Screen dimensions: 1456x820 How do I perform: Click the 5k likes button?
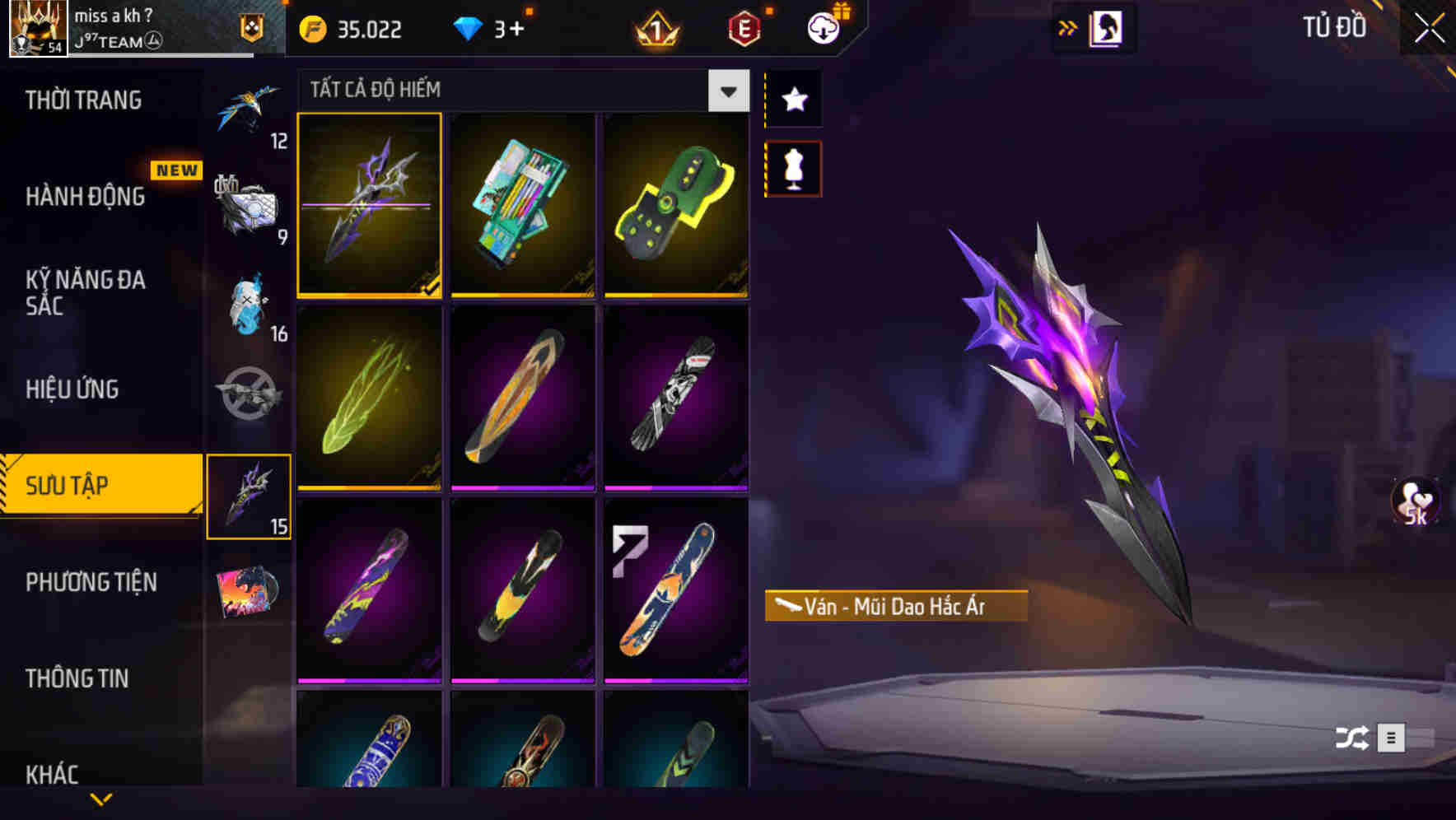pos(1416,500)
